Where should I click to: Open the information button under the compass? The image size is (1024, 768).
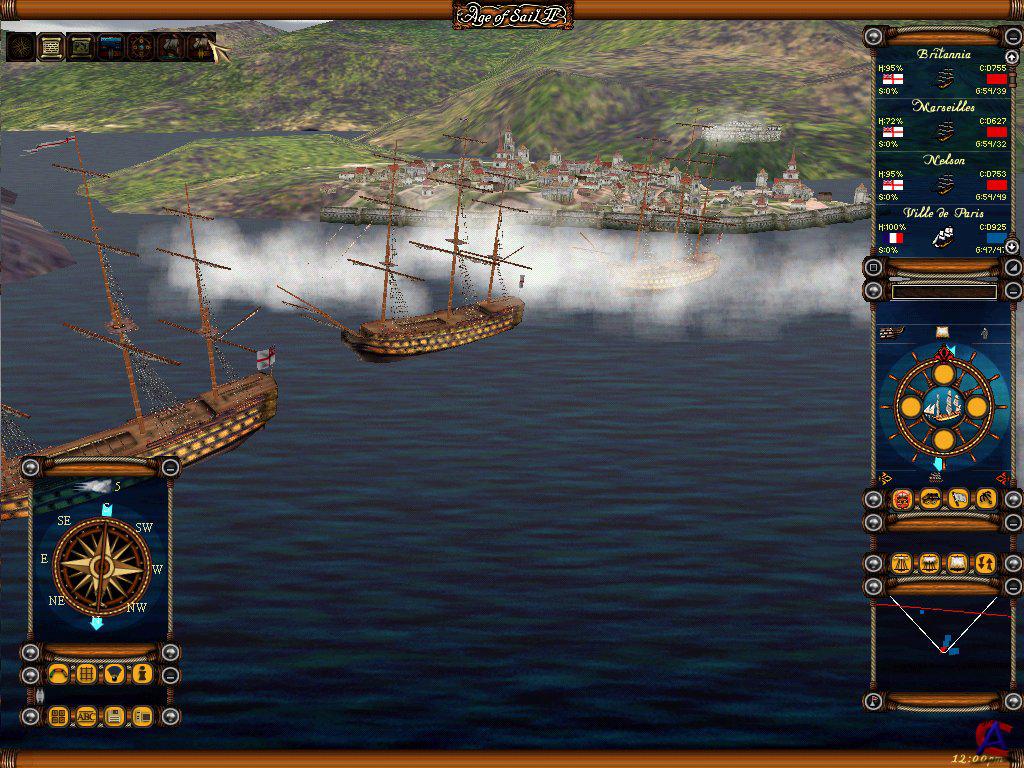[x=142, y=674]
